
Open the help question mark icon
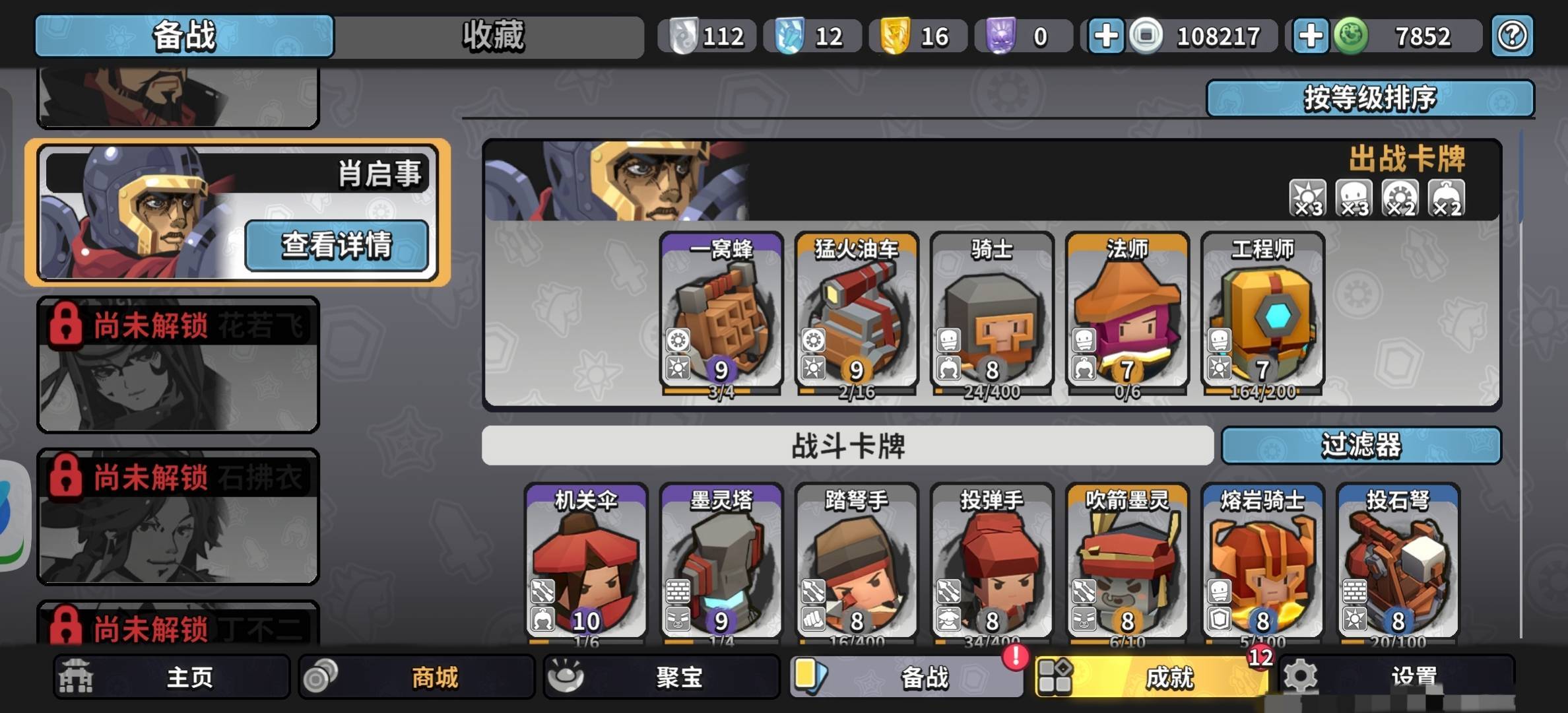1514,36
